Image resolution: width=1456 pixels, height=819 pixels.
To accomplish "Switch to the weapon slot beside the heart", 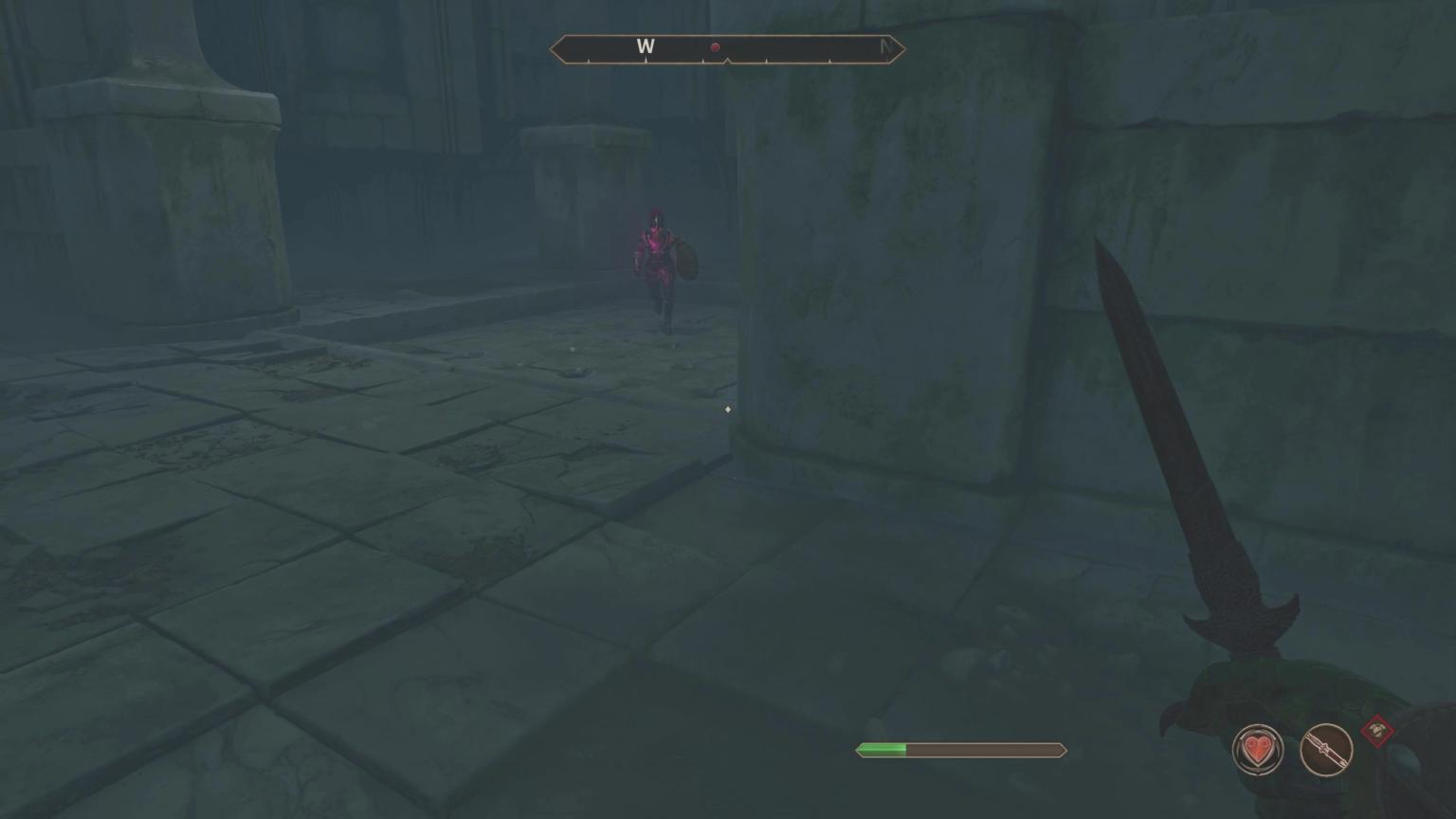I will pos(1325,749).
